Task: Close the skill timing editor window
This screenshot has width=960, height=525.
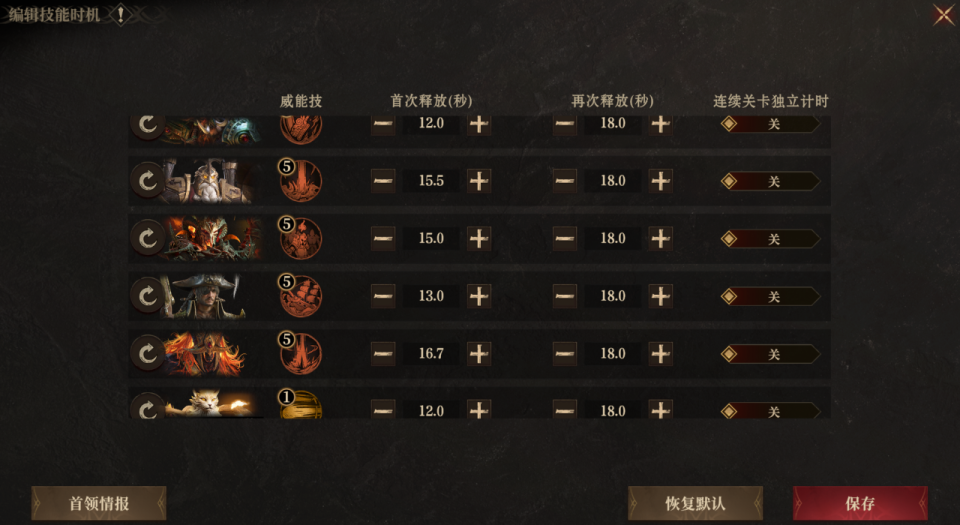Action: 943,15
